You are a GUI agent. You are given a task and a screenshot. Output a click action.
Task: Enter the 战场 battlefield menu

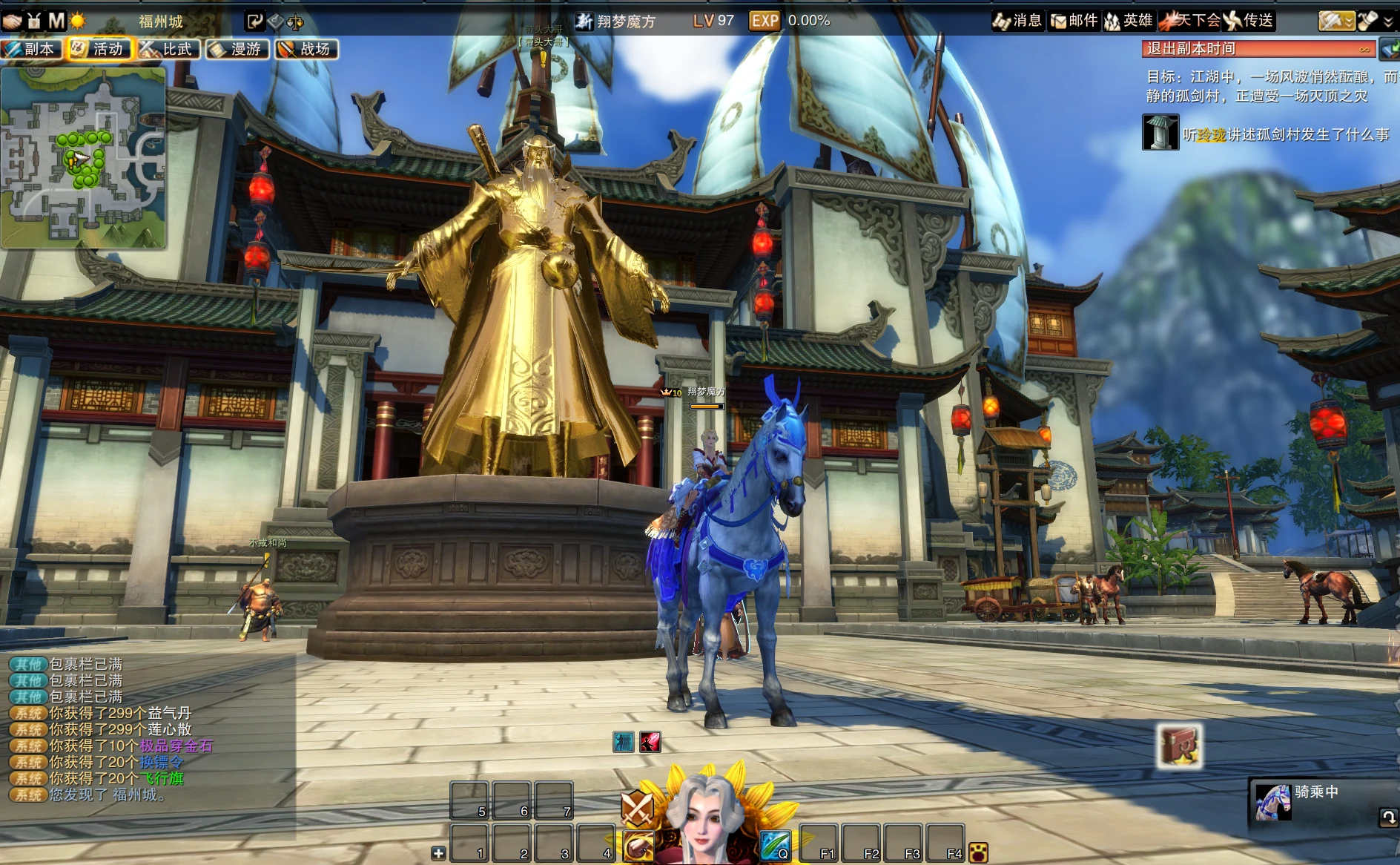tap(306, 49)
